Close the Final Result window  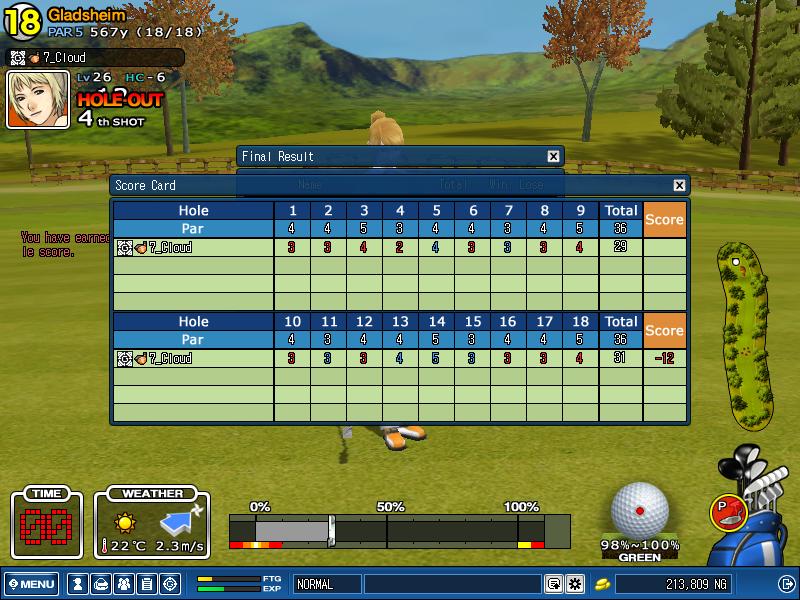[x=553, y=157]
